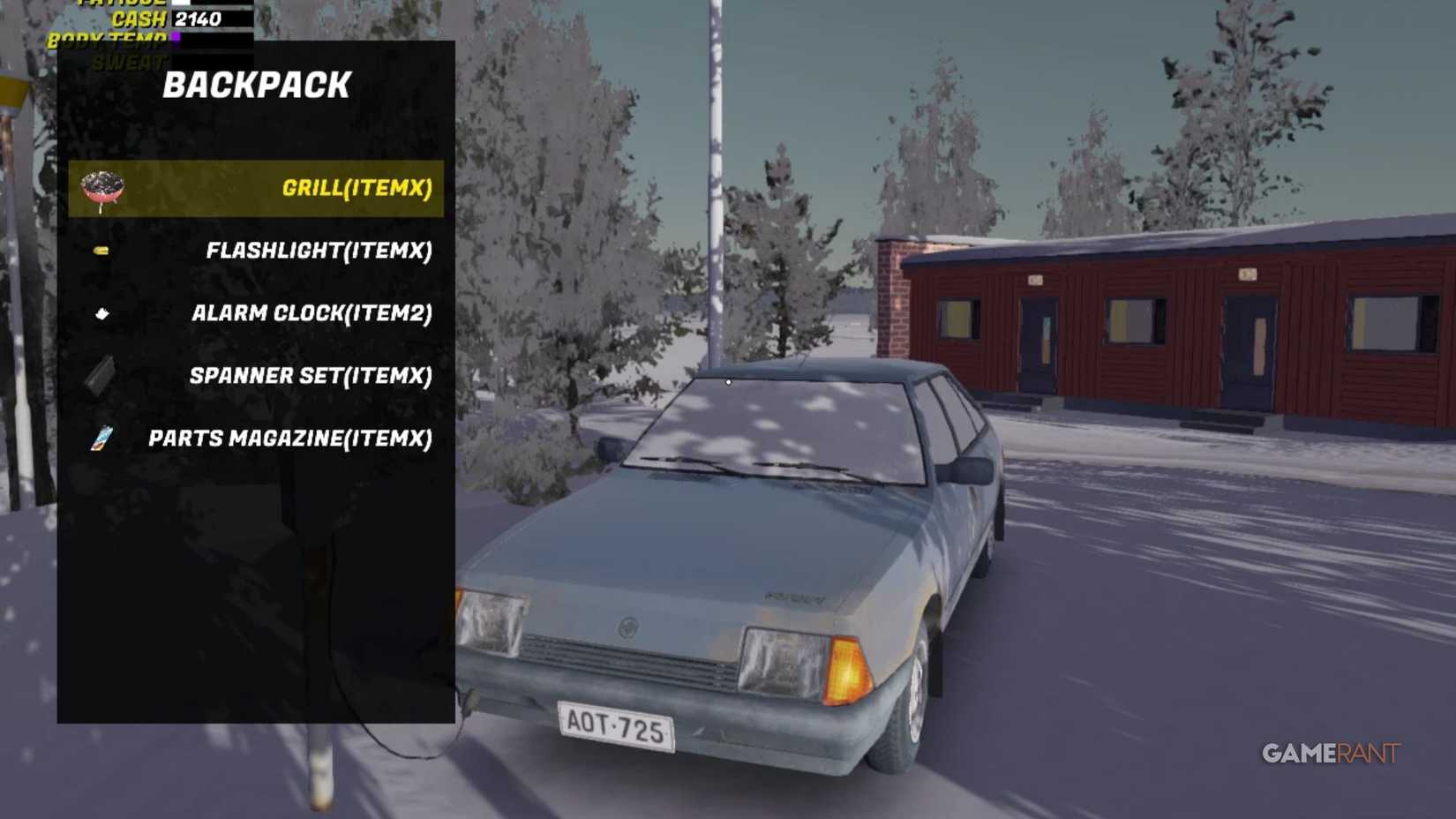This screenshot has width=1456, height=819.
Task: Click the CASH label showing 2140
Action: [x=141, y=19]
